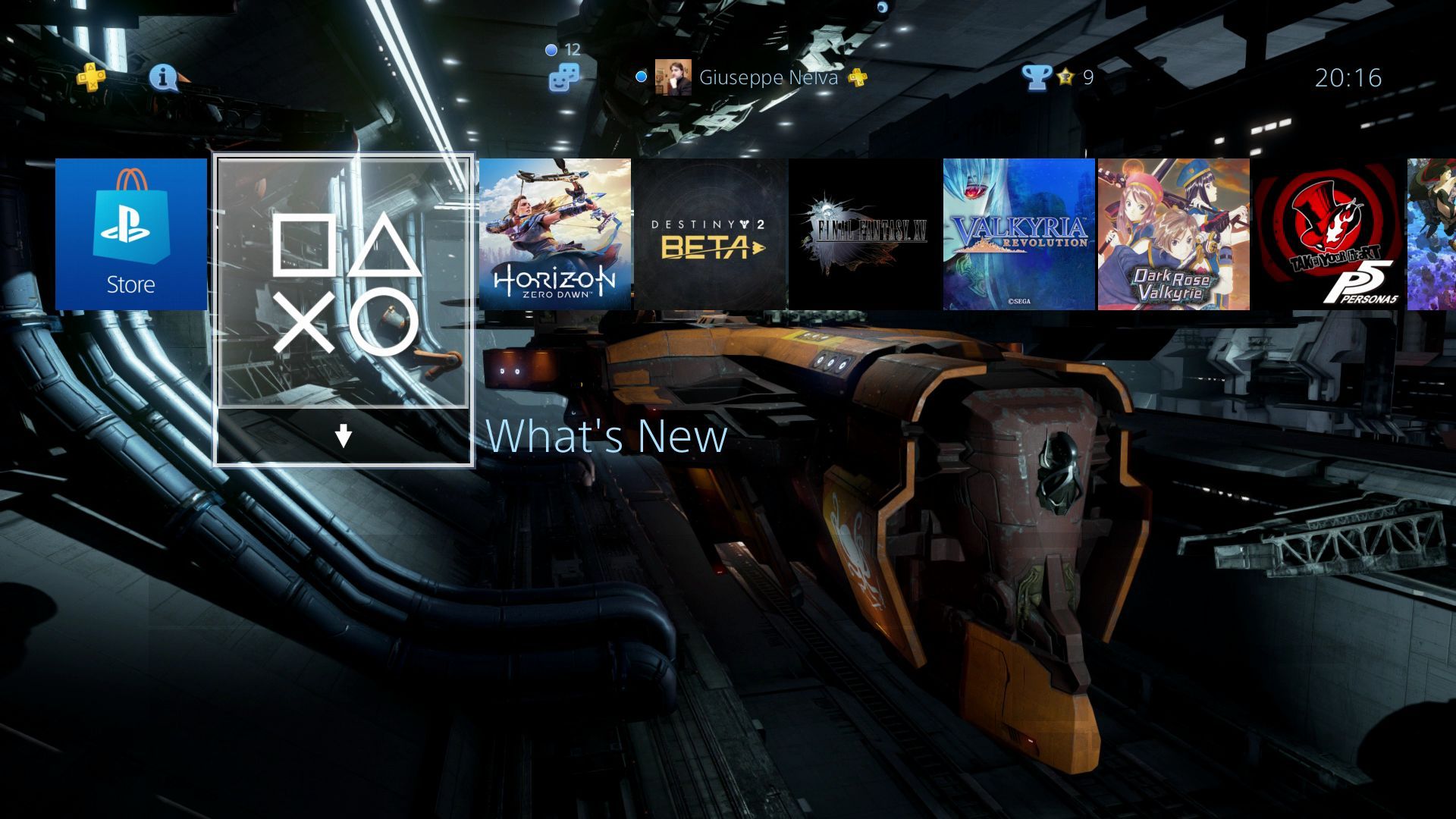Click the clock showing 20:16
The height and width of the screenshot is (819, 1456).
(1348, 77)
